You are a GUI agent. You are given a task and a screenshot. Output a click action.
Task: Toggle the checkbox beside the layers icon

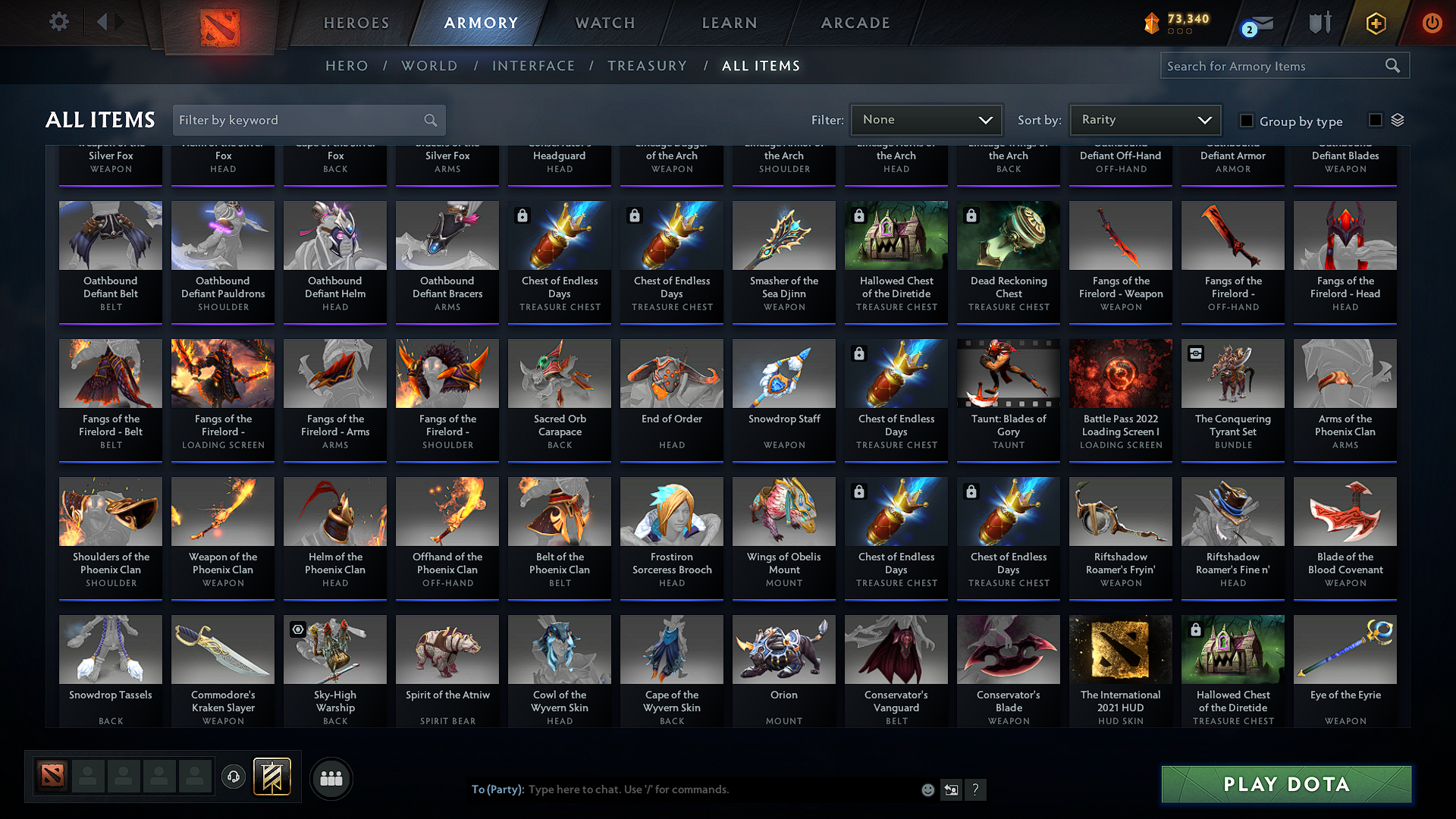coord(1374,120)
